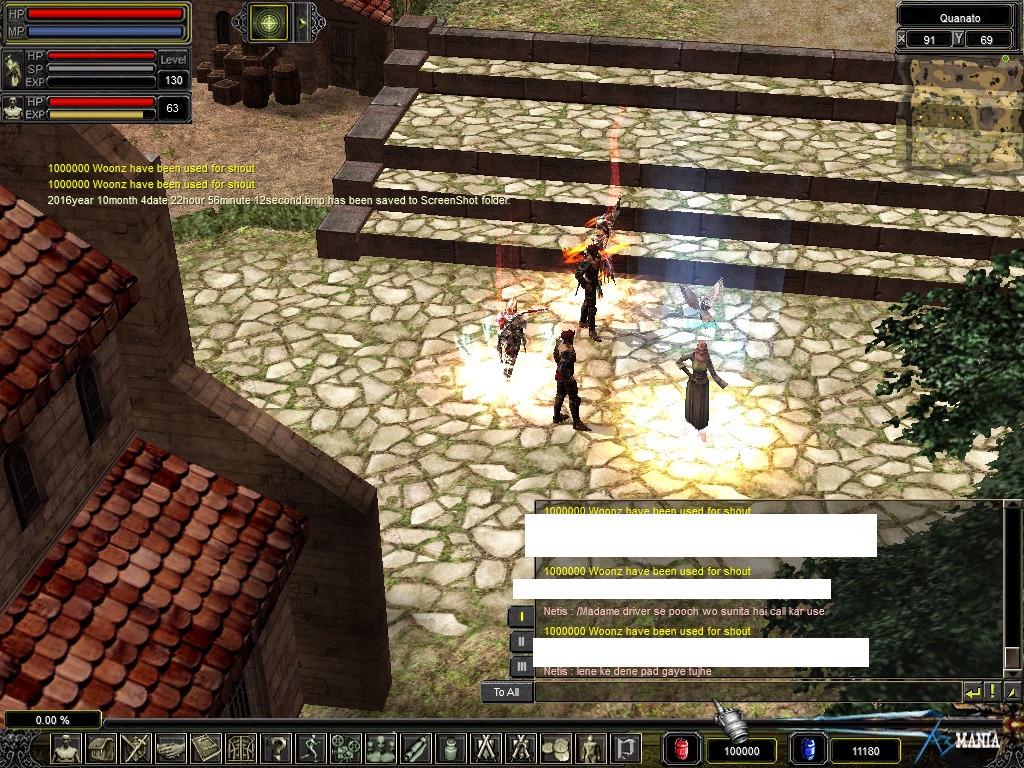Image resolution: width=1024 pixels, height=768 pixels.
Task: Open the book icon in toolbar
Action: point(206,748)
